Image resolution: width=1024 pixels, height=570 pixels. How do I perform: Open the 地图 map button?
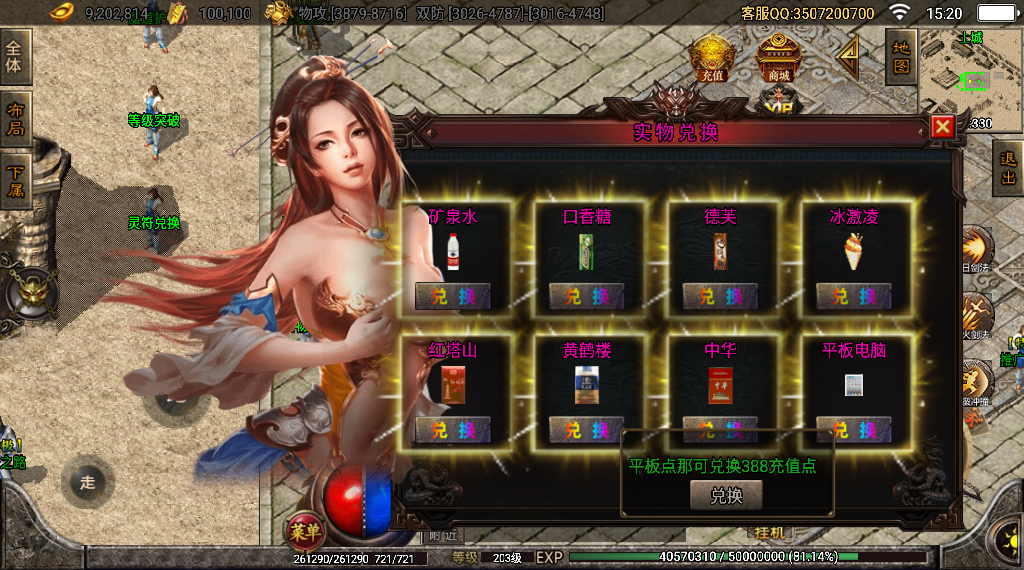(901, 57)
